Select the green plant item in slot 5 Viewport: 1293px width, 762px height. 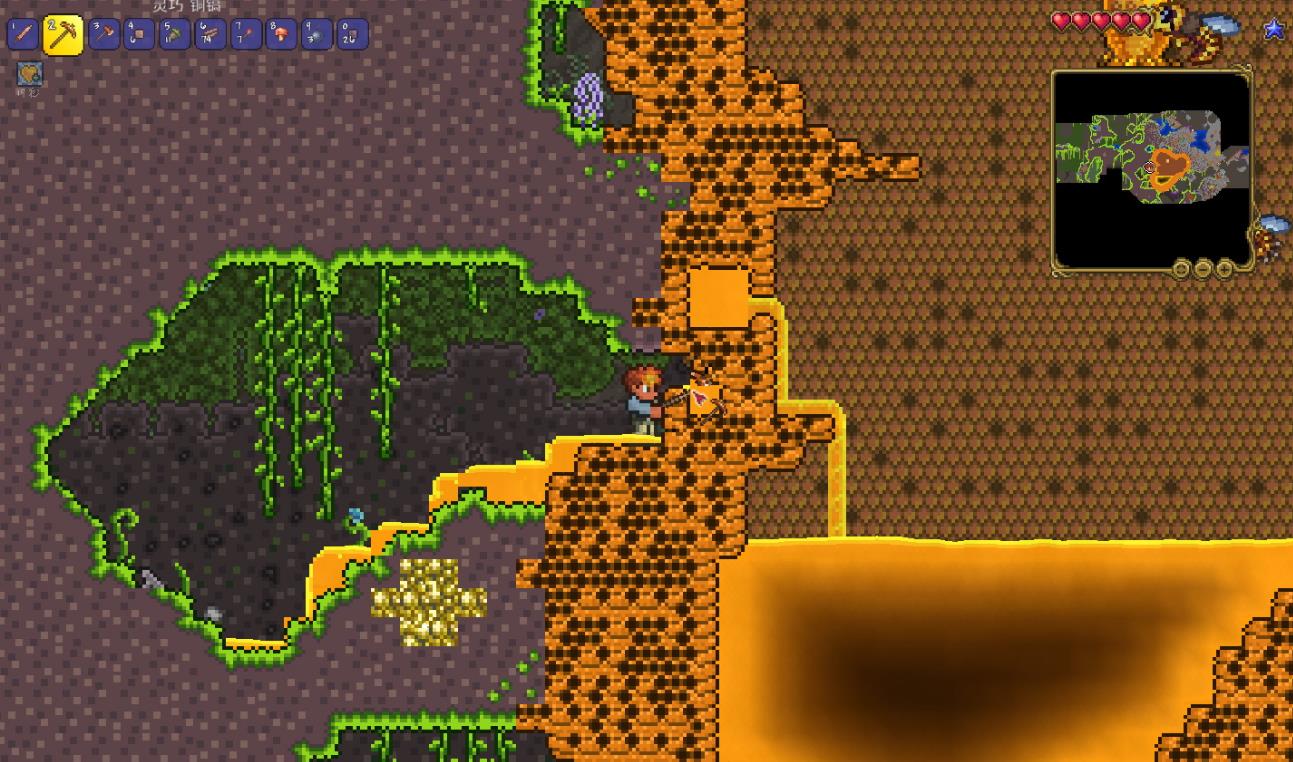click(x=175, y=35)
